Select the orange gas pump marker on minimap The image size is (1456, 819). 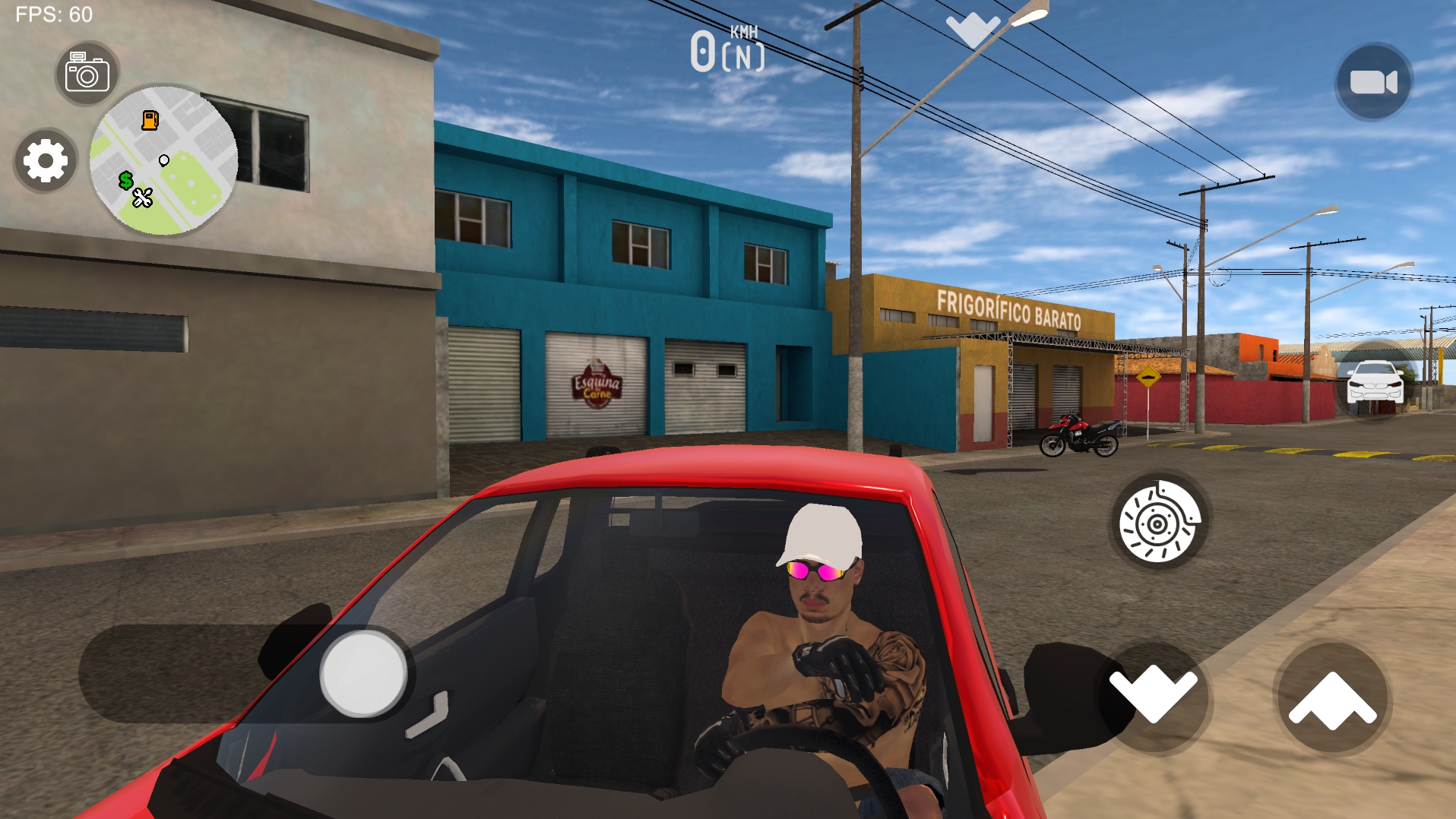[150, 120]
